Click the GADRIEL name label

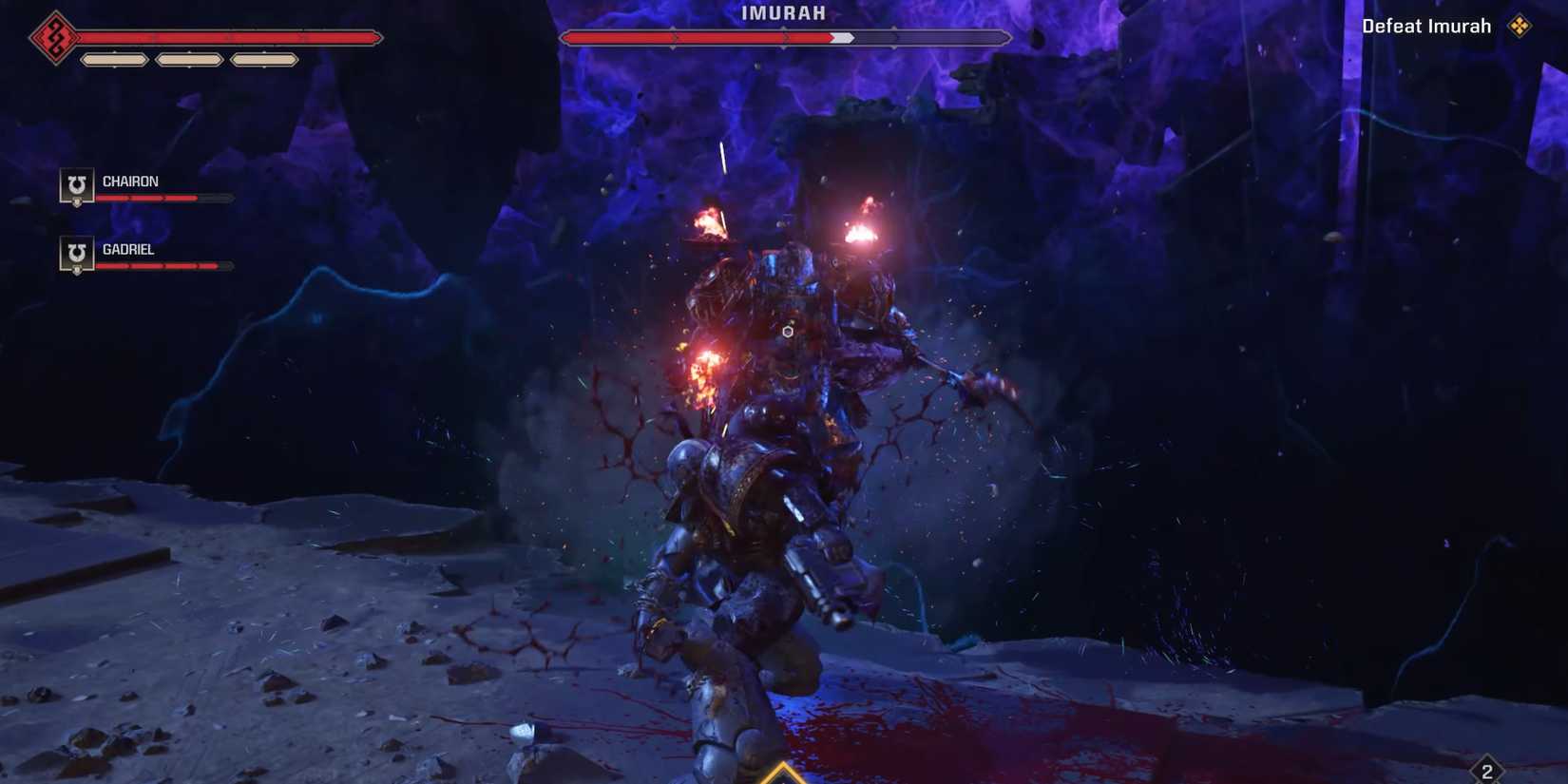pyautogui.click(x=129, y=249)
